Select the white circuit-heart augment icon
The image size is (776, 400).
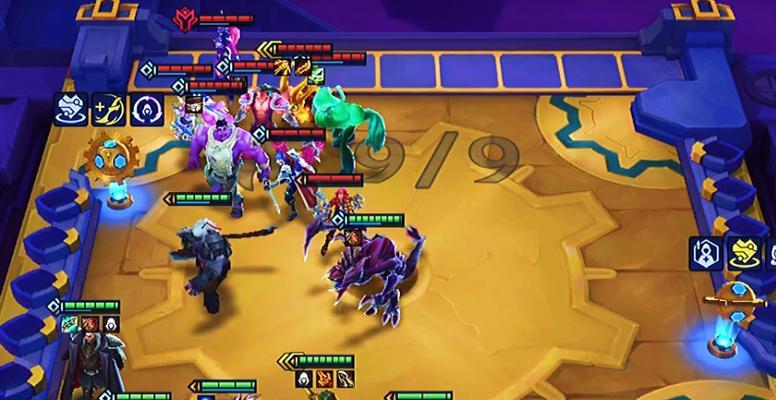pos(69,107)
